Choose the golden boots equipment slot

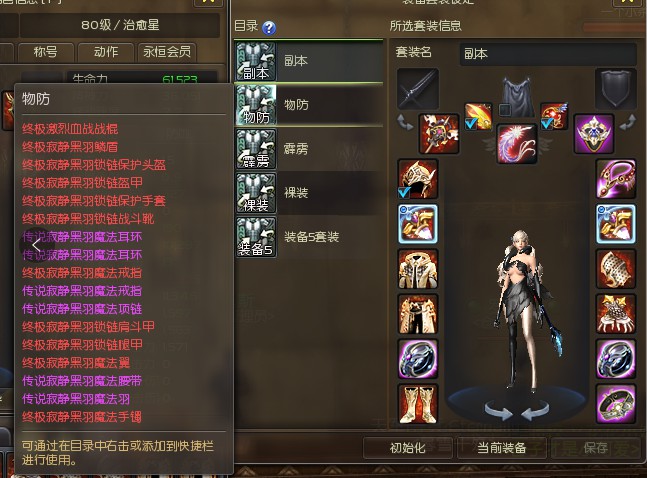[x=417, y=402]
